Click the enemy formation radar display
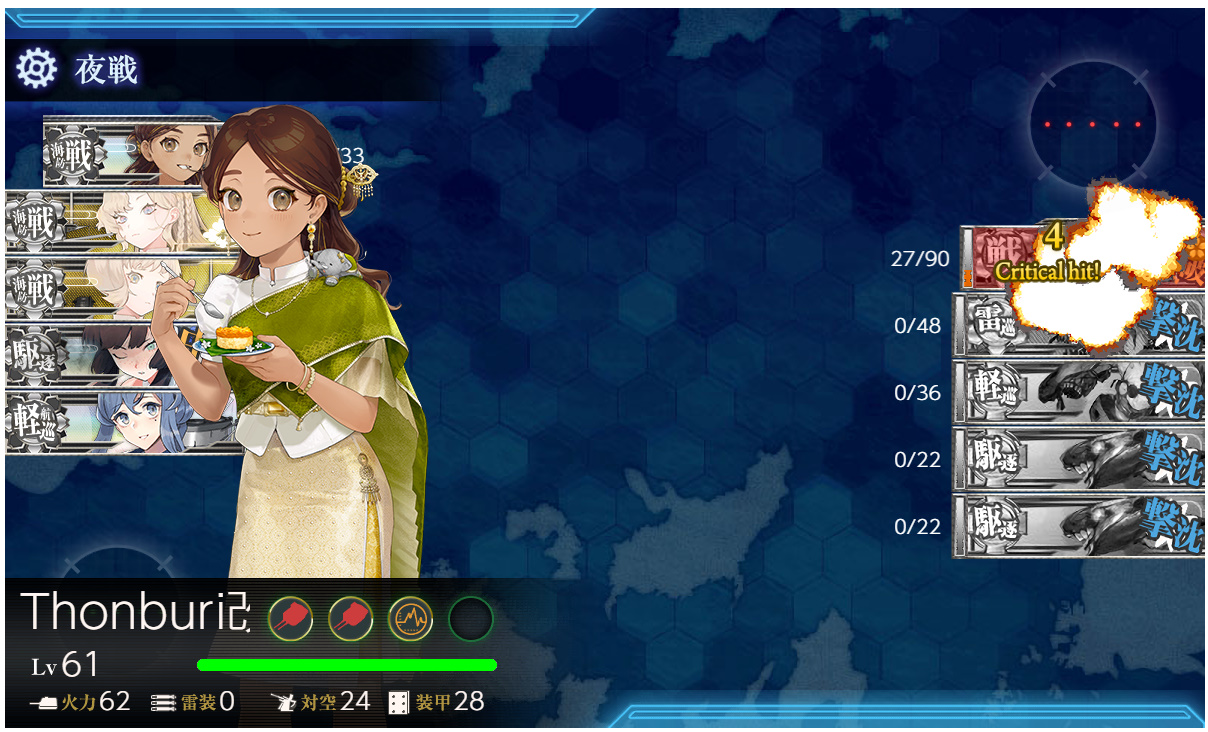The image size is (1208, 732). click(1092, 125)
